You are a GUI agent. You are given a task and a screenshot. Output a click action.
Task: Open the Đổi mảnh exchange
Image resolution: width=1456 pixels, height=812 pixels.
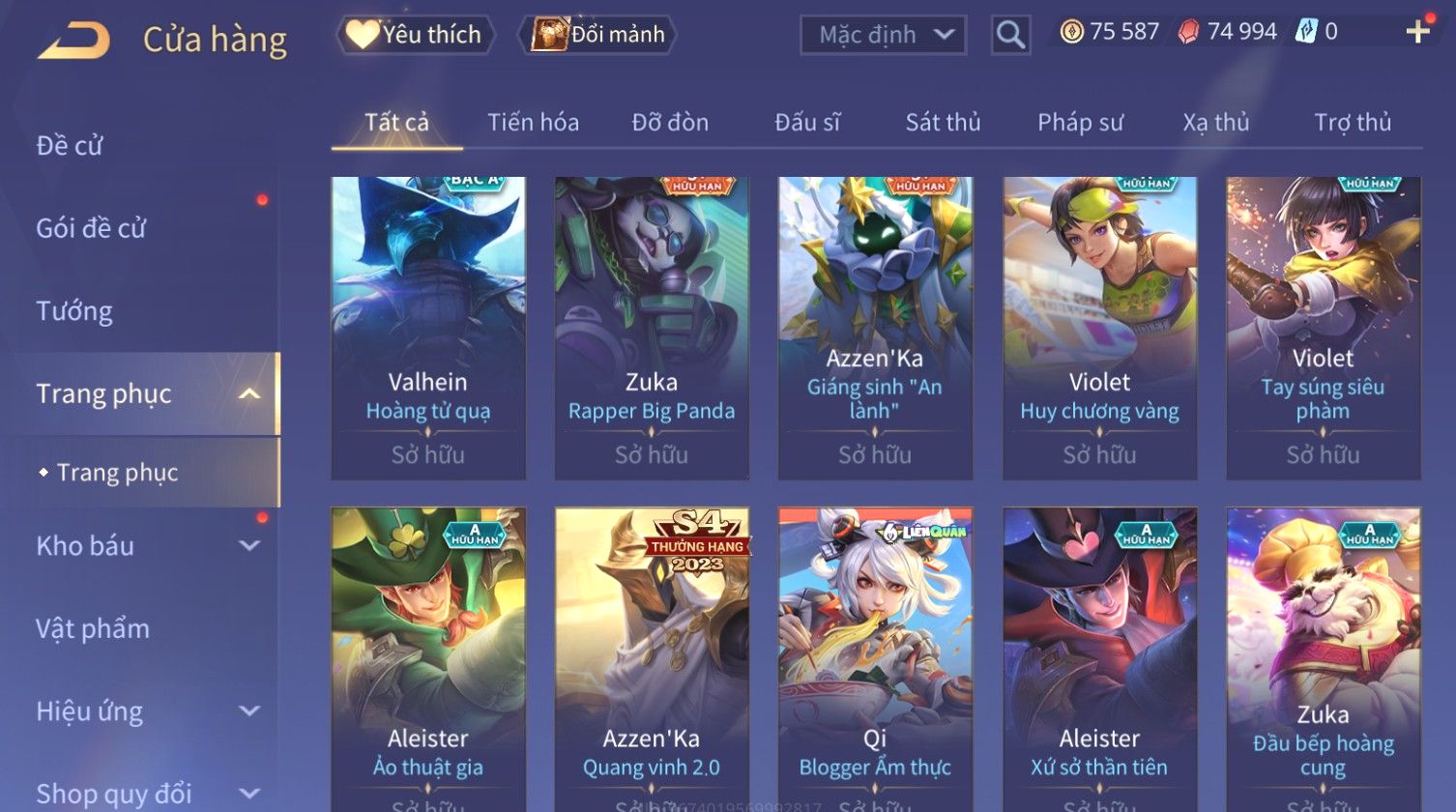(x=598, y=35)
